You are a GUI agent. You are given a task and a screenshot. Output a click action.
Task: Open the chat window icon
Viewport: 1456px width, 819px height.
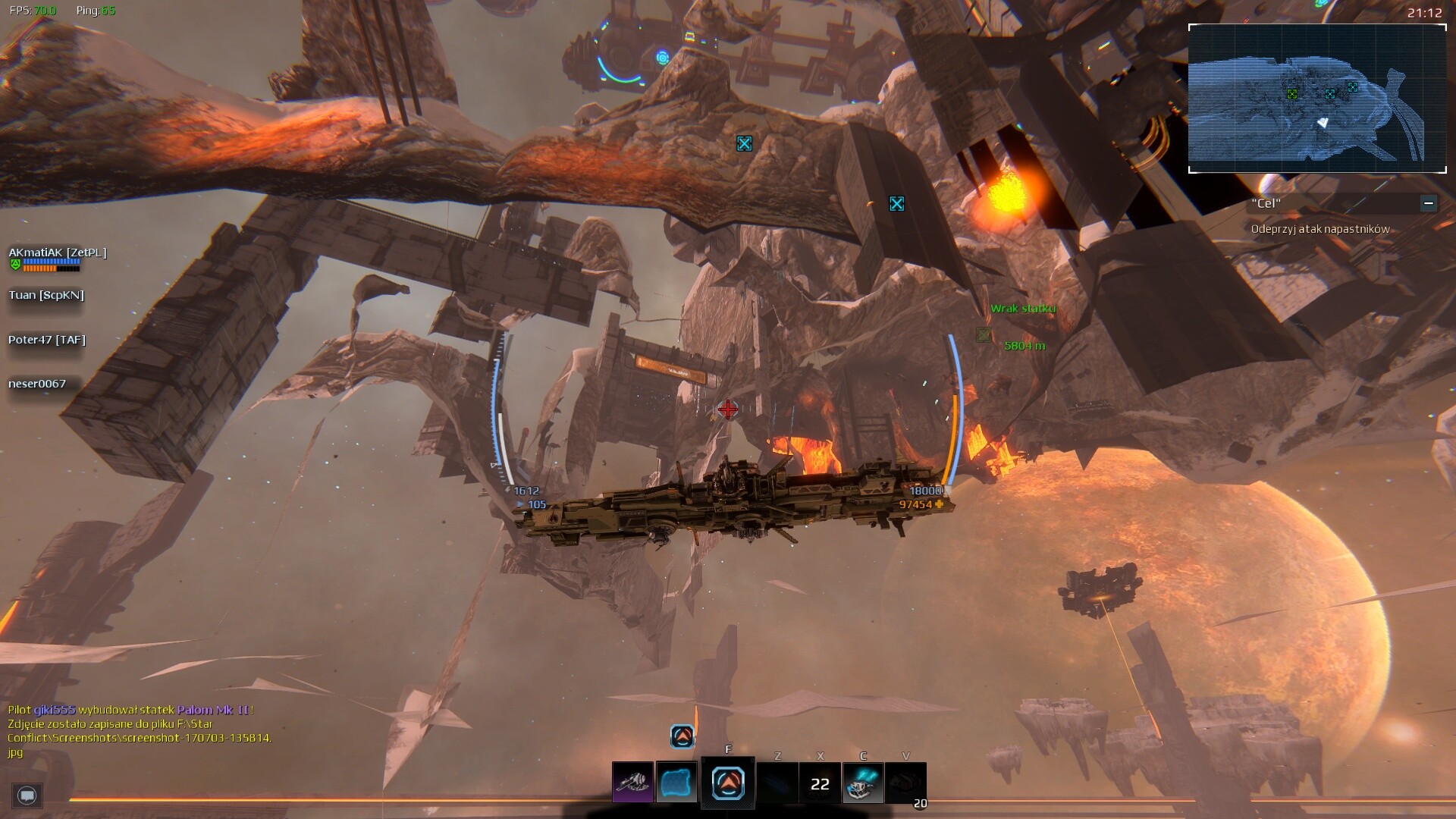tap(27, 795)
